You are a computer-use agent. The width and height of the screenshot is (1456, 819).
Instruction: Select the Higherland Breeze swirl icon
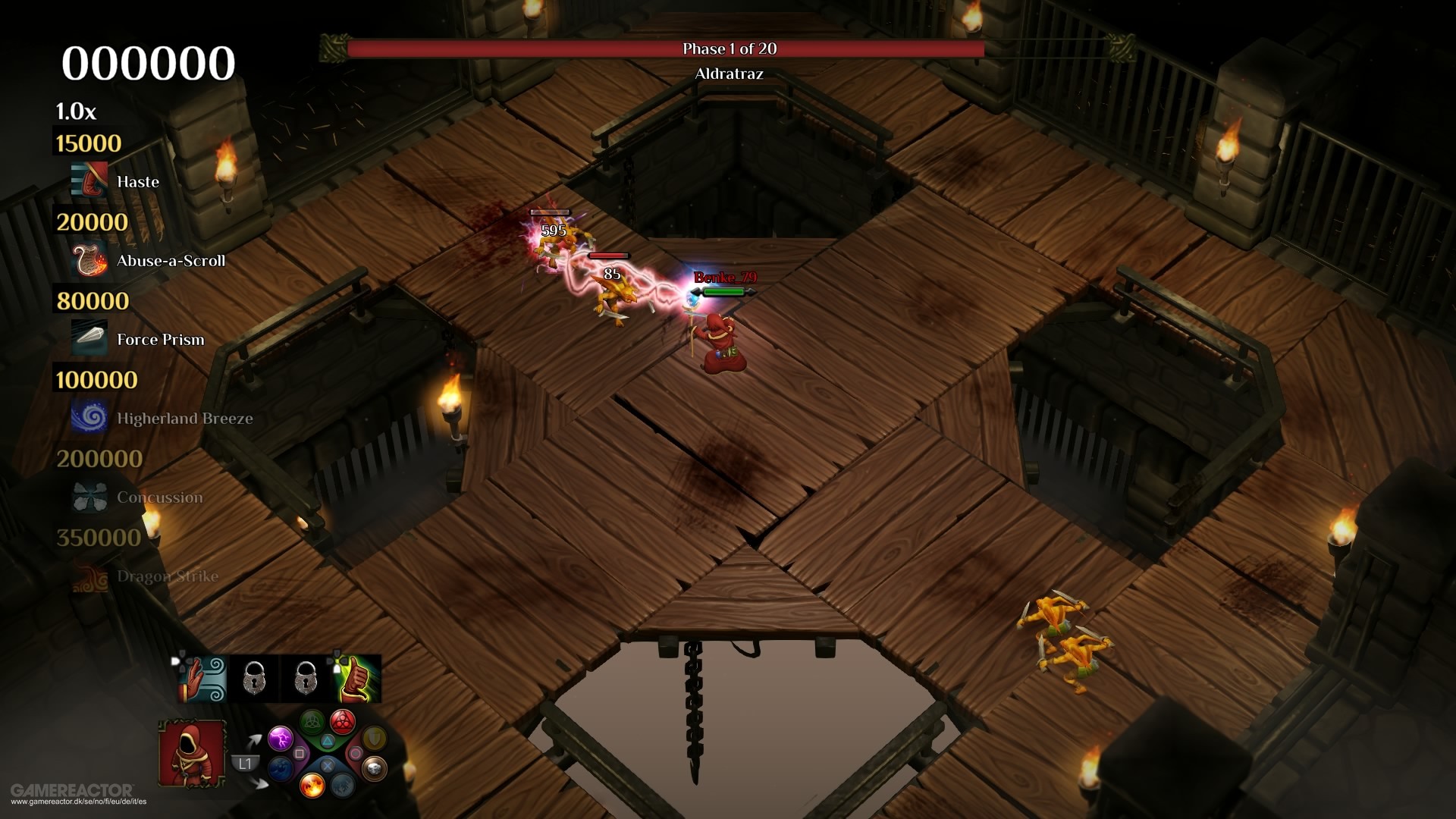(x=89, y=418)
